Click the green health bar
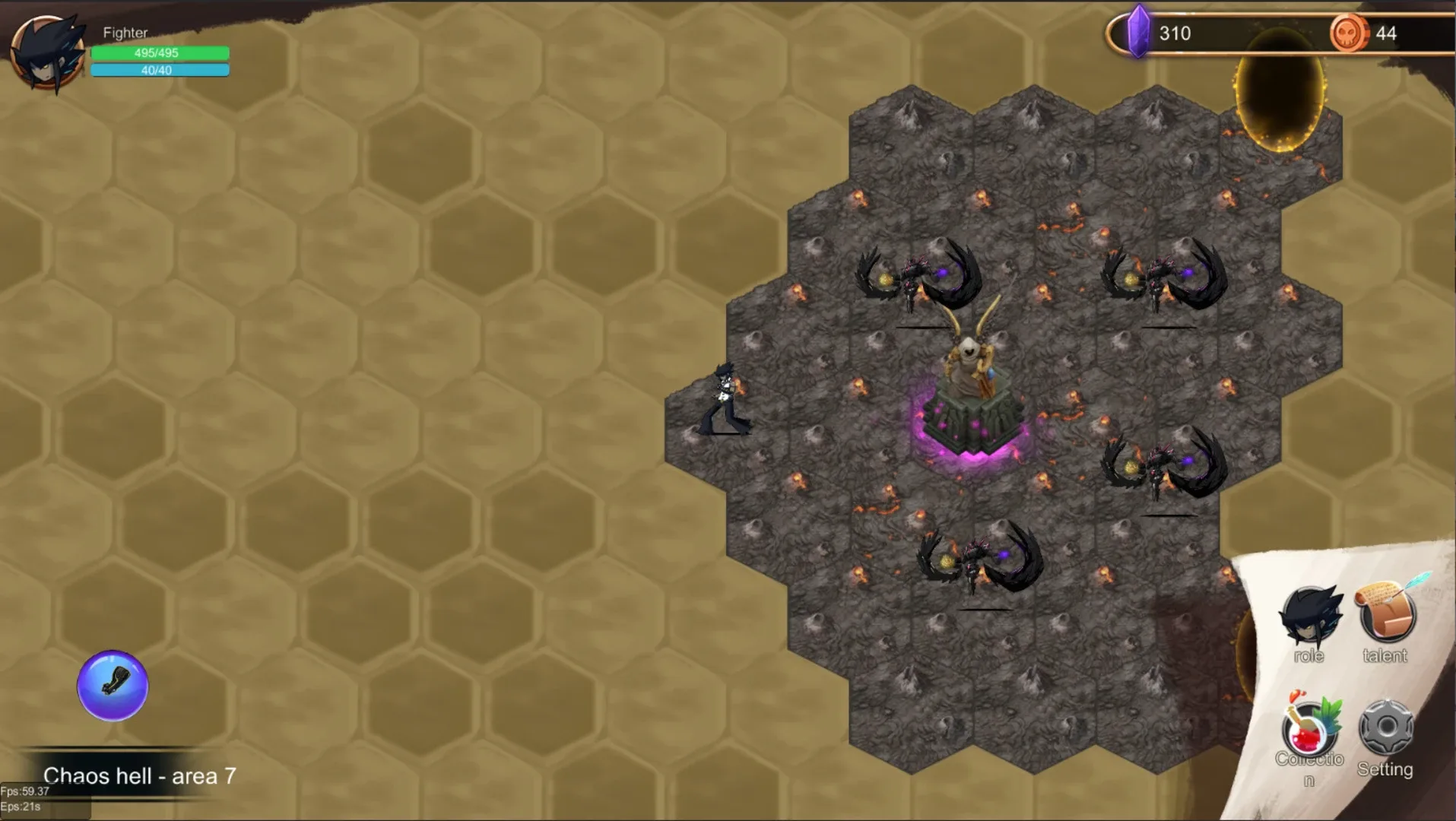 click(160, 53)
